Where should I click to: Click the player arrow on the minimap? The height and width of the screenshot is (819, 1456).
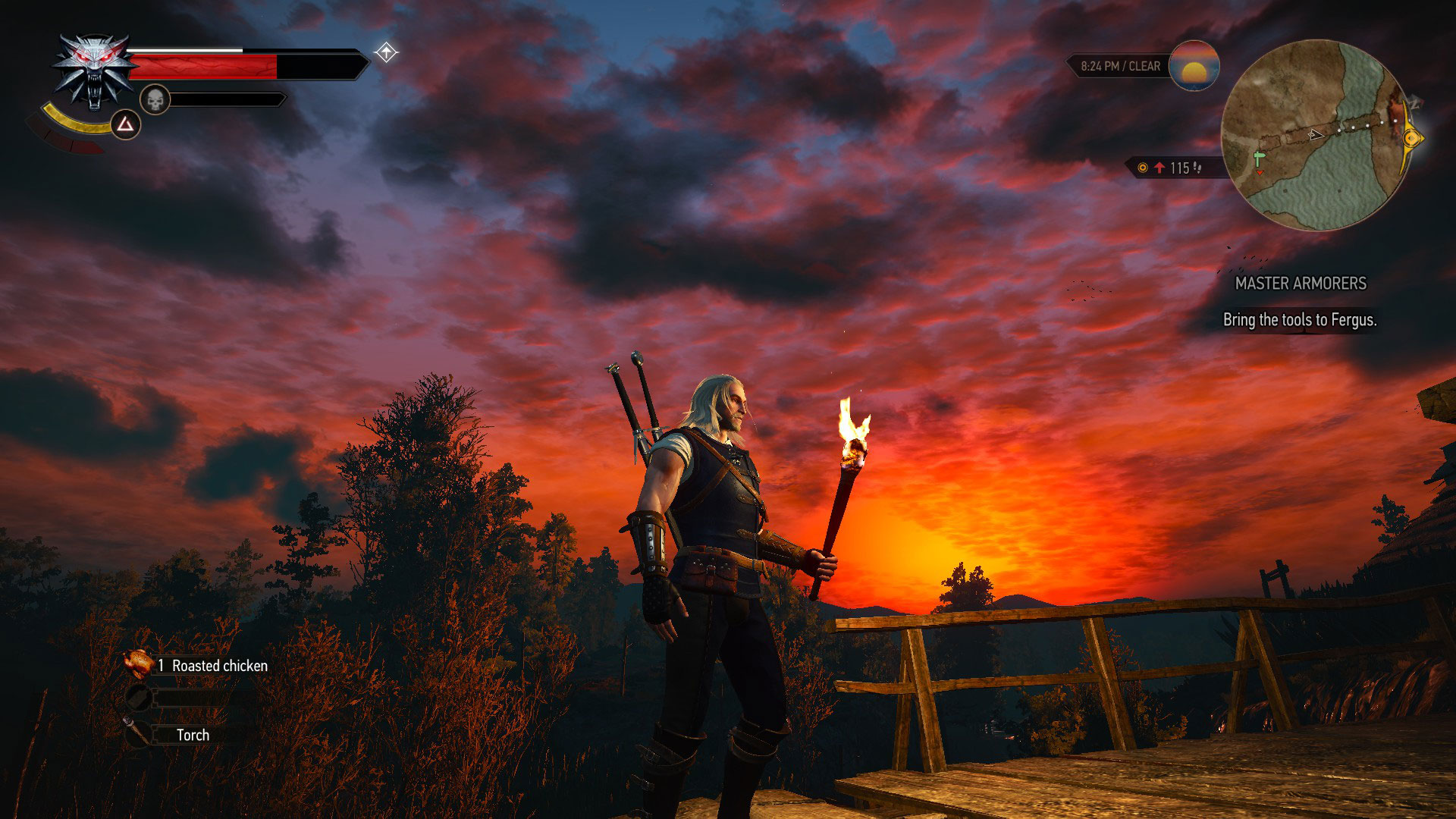point(1314,134)
